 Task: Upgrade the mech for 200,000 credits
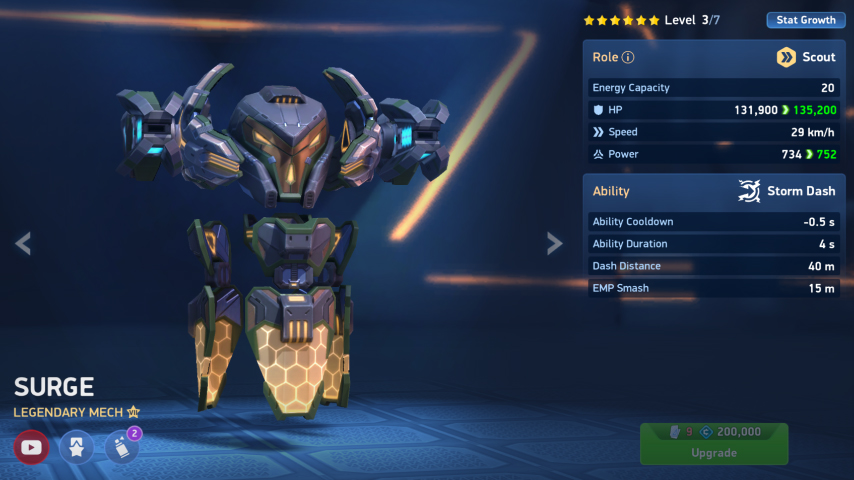(x=714, y=443)
